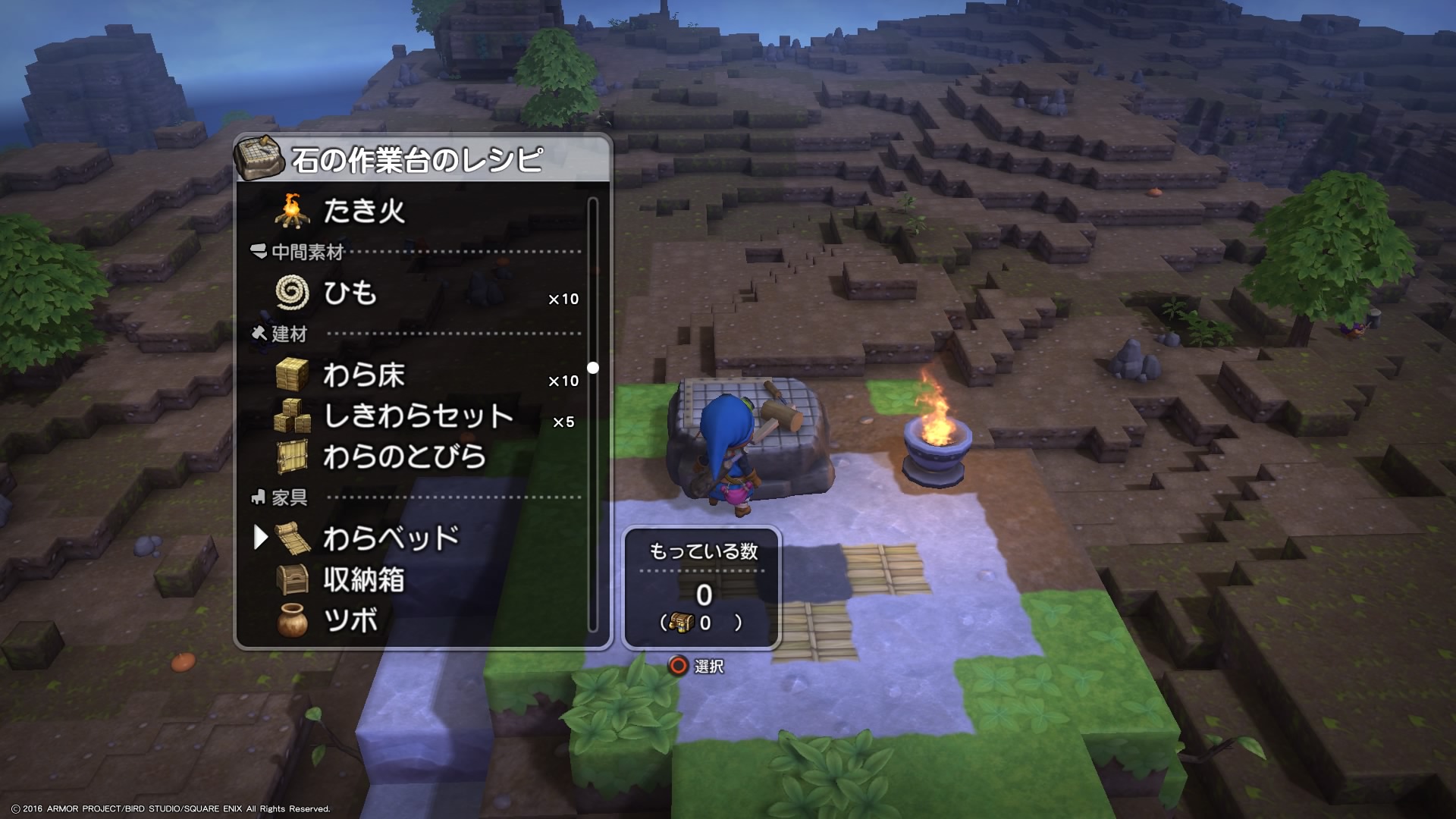Select the ツボ pot recipe
Viewport: 1456px width, 819px height.
pyautogui.click(x=350, y=621)
